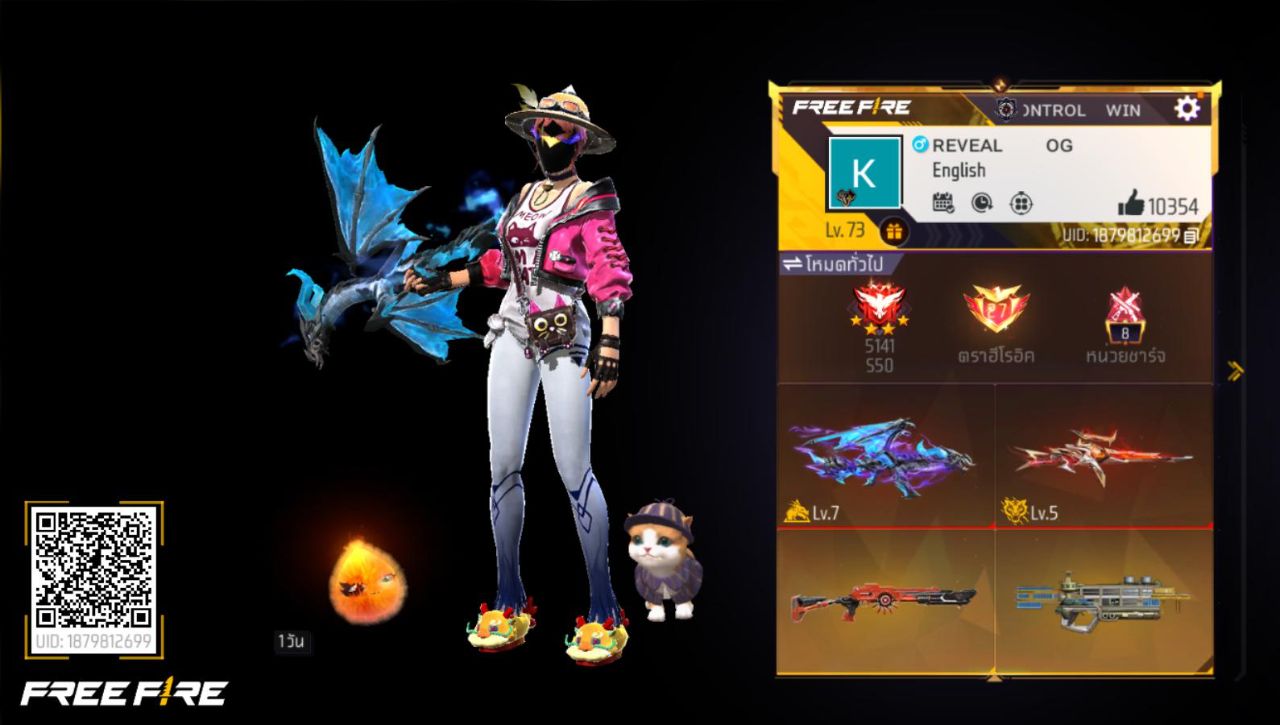Expand the panel with the yellow arrow
The image size is (1280, 725).
[1236, 371]
